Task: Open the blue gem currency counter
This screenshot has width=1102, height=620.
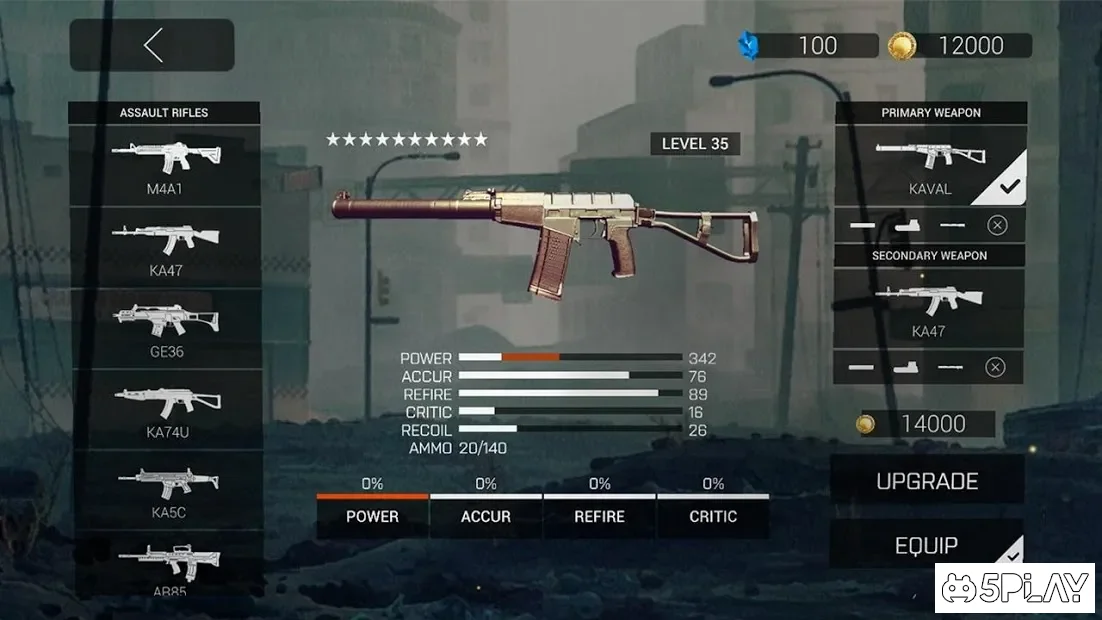Action: tap(800, 45)
